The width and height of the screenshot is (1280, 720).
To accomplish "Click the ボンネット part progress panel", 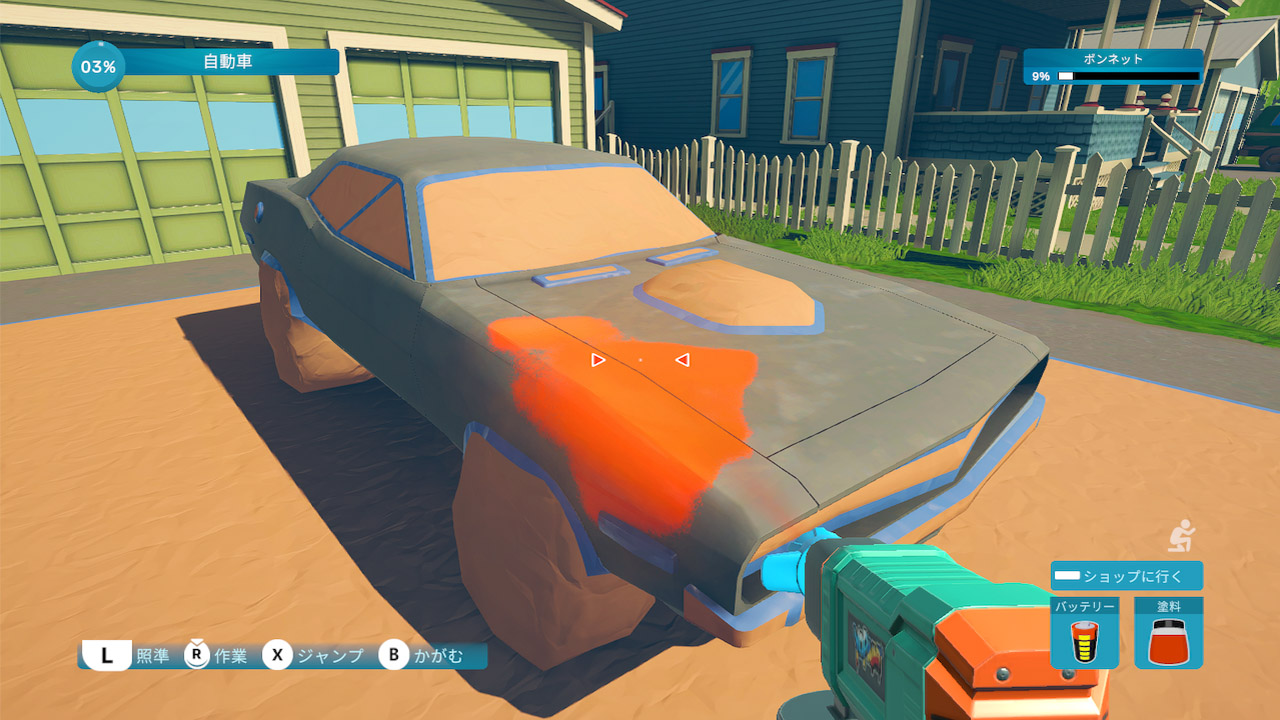I will click(x=1112, y=67).
